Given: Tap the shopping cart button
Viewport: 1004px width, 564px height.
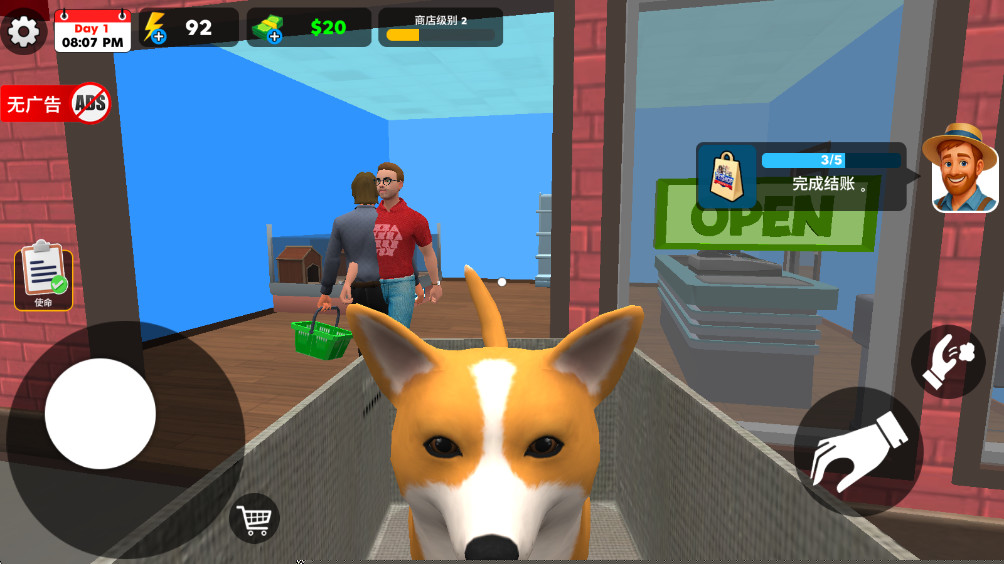Looking at the screenshot, I should click(254, 518).
